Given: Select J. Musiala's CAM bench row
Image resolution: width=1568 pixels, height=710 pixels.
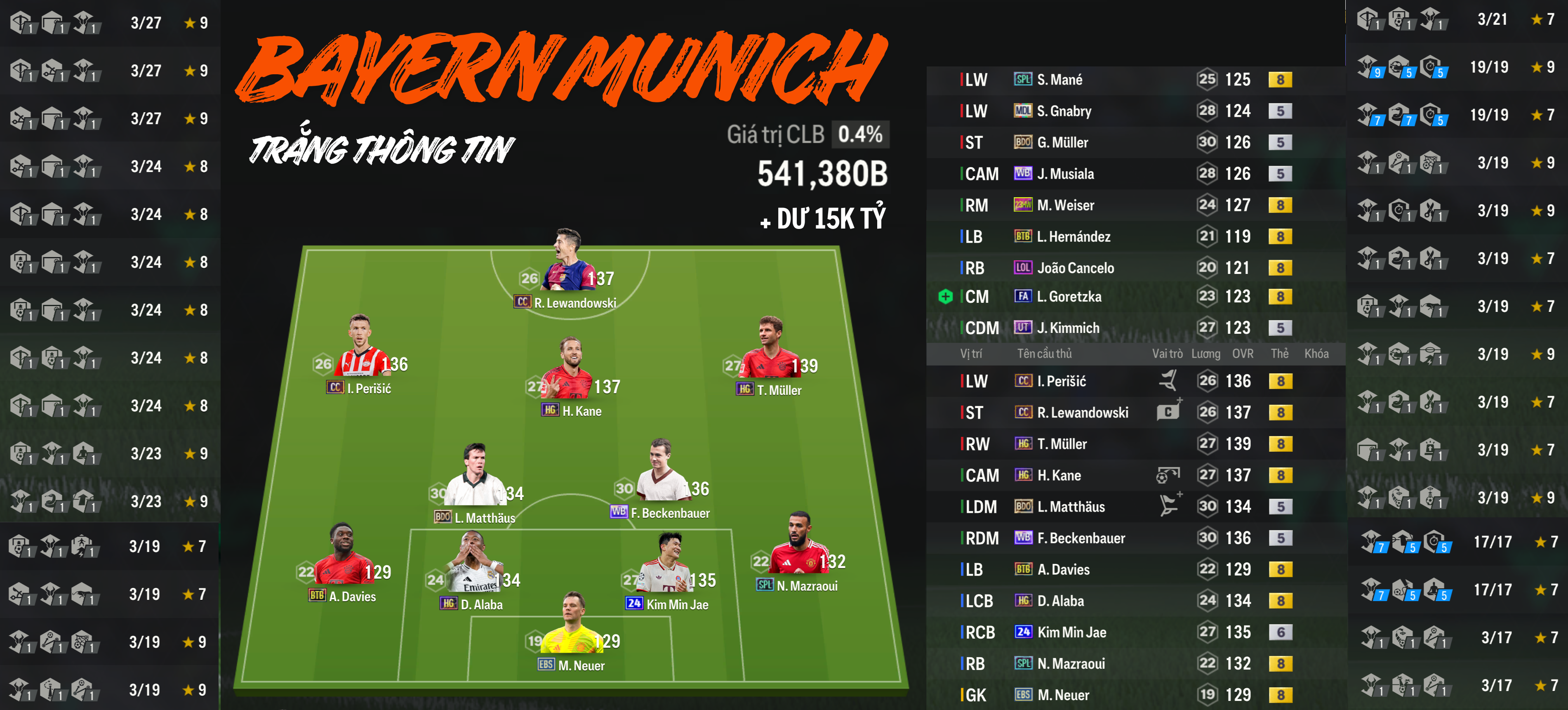Looking at the screenshot, I should click(x=1065, y=174).
